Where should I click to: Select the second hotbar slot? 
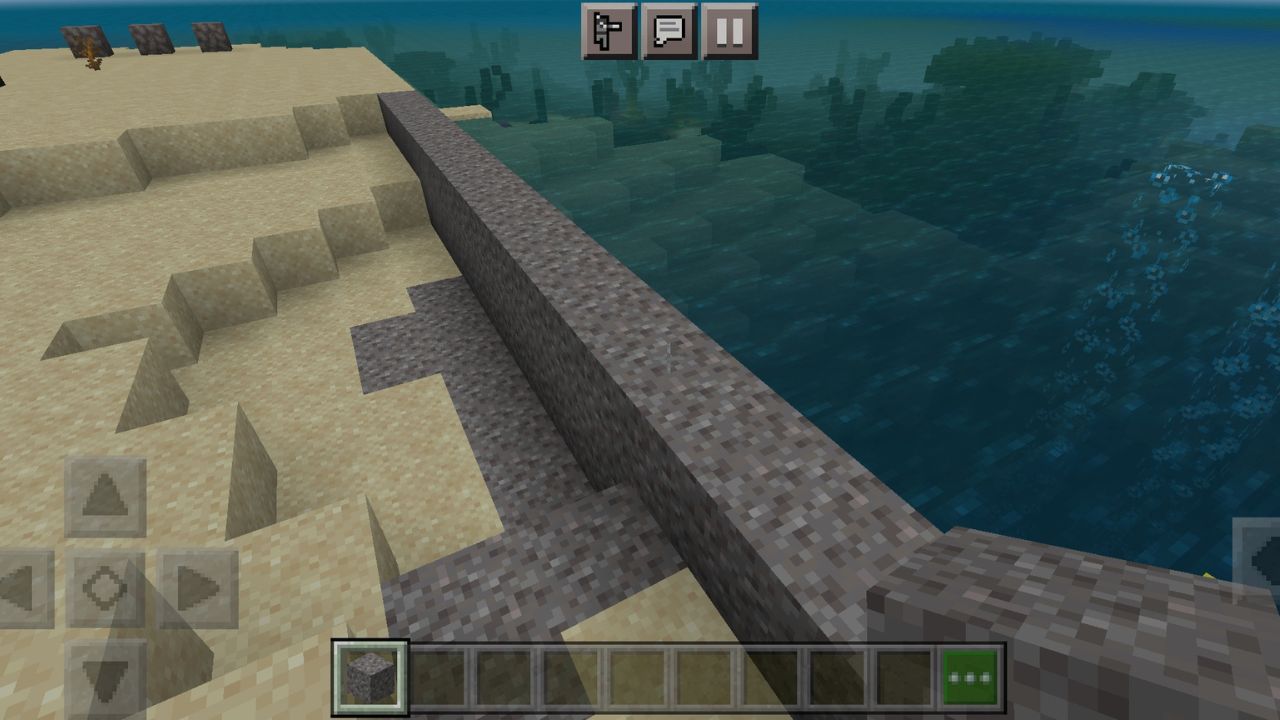pos(438,677)
